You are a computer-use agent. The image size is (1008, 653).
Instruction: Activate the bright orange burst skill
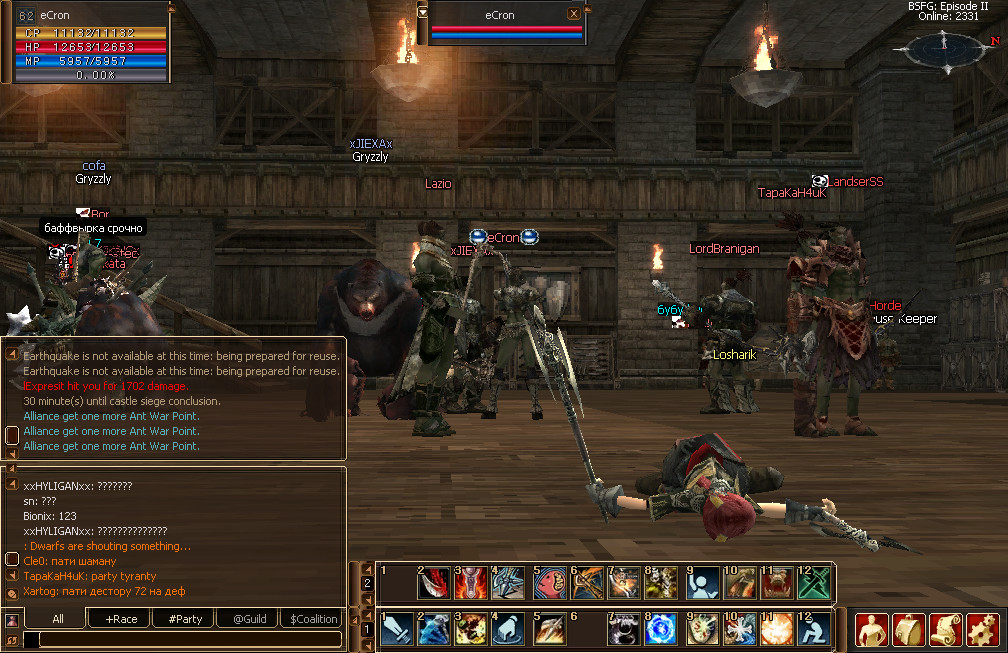[x=776, y=630]
